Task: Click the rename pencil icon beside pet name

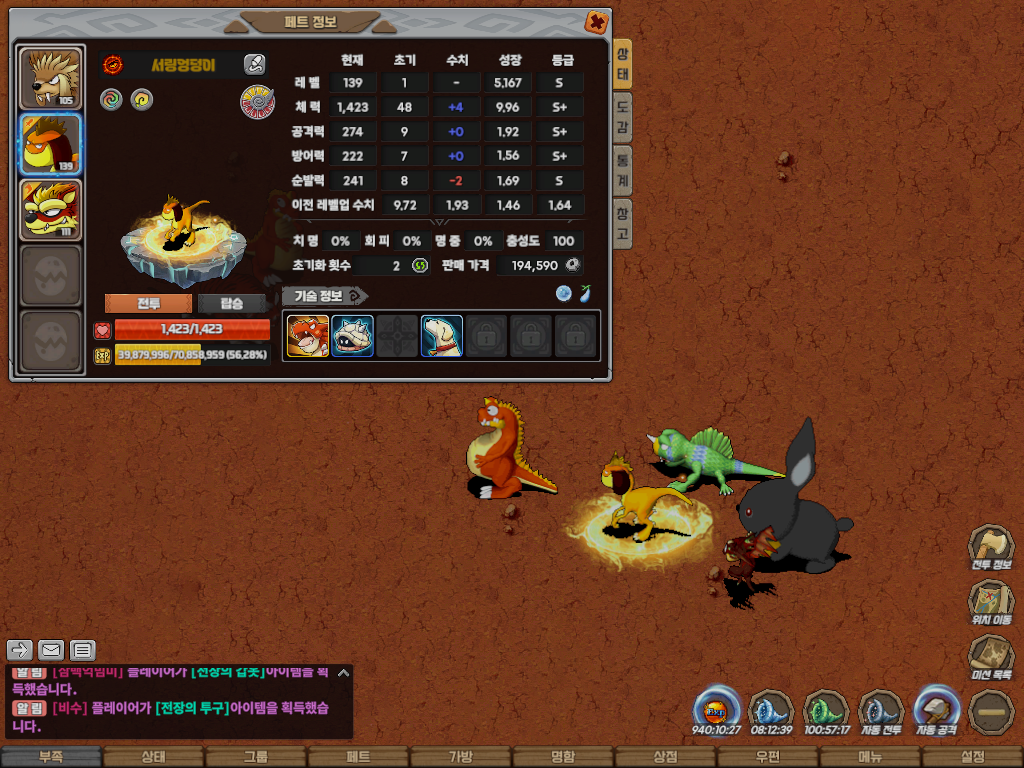Action: (255, 65)
